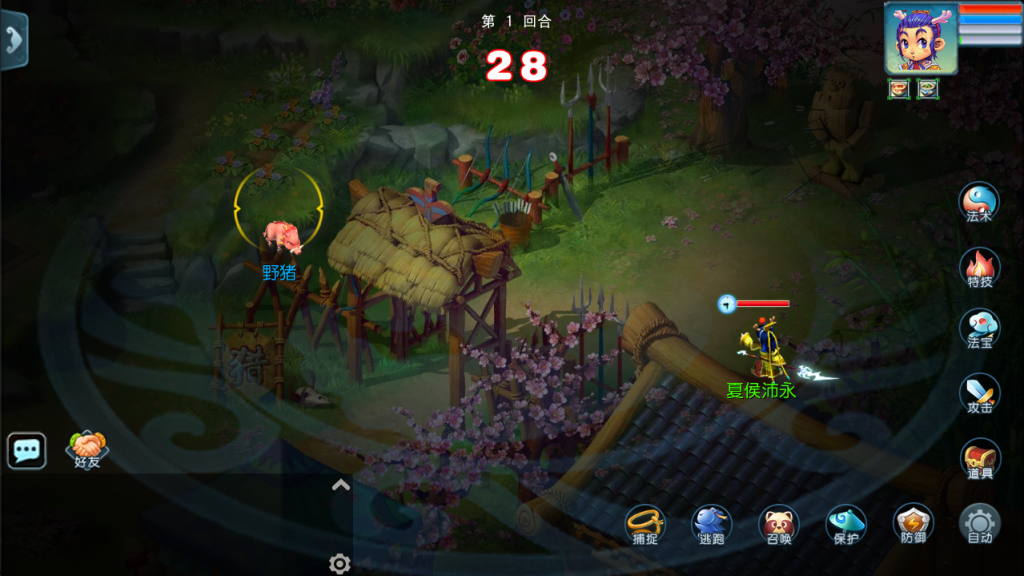Open the 好友 friends list
This screenshot has height=576, width=1024.
tap(87, 449)
